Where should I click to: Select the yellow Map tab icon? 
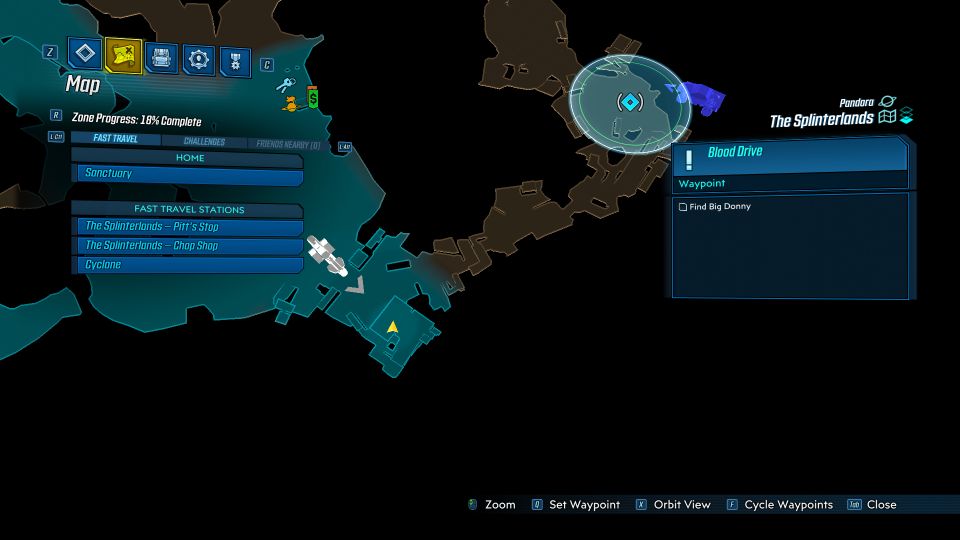(123, 56)
